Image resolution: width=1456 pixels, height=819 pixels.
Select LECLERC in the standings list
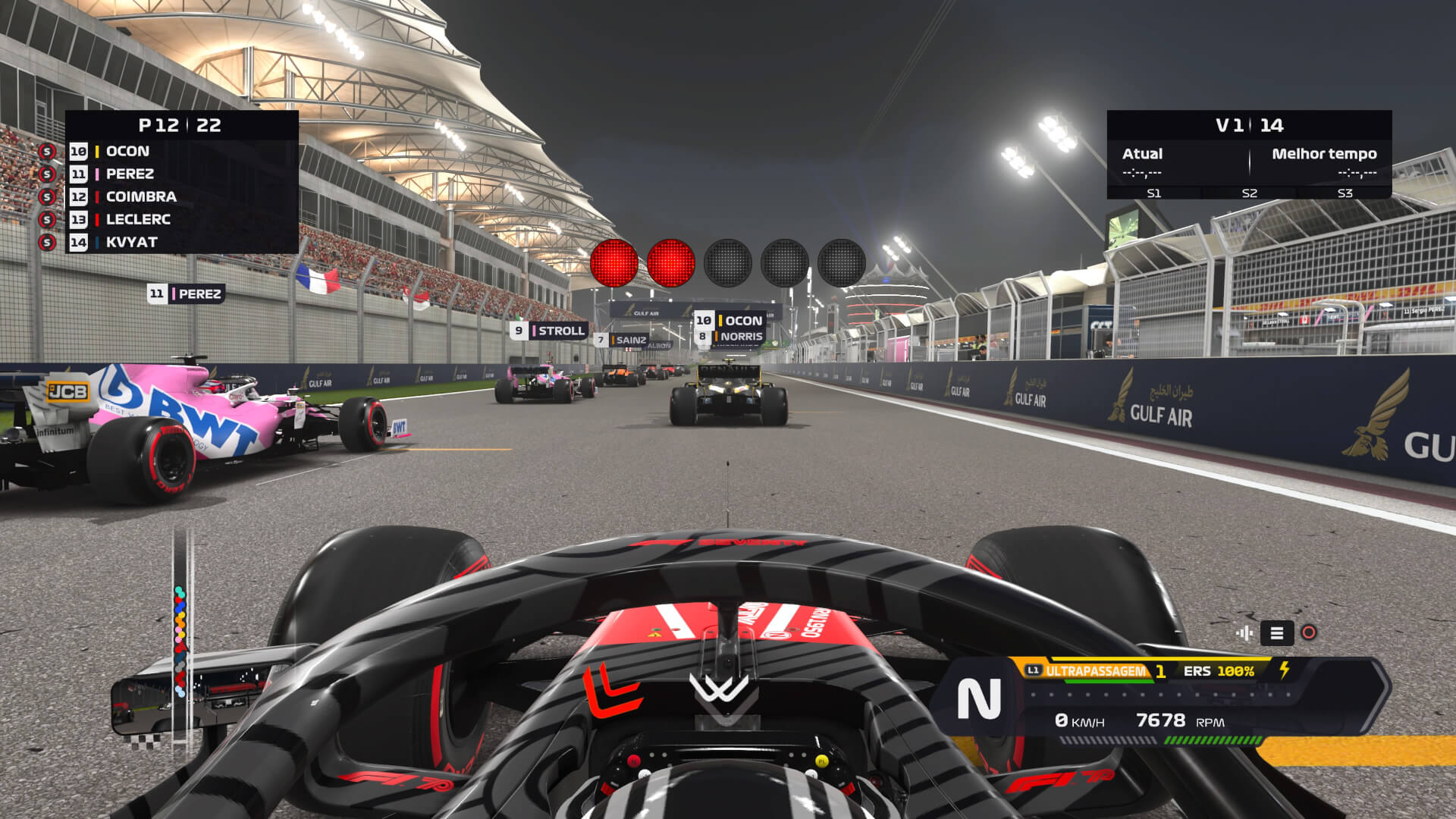pyautogui.click(x=138, y=219)
